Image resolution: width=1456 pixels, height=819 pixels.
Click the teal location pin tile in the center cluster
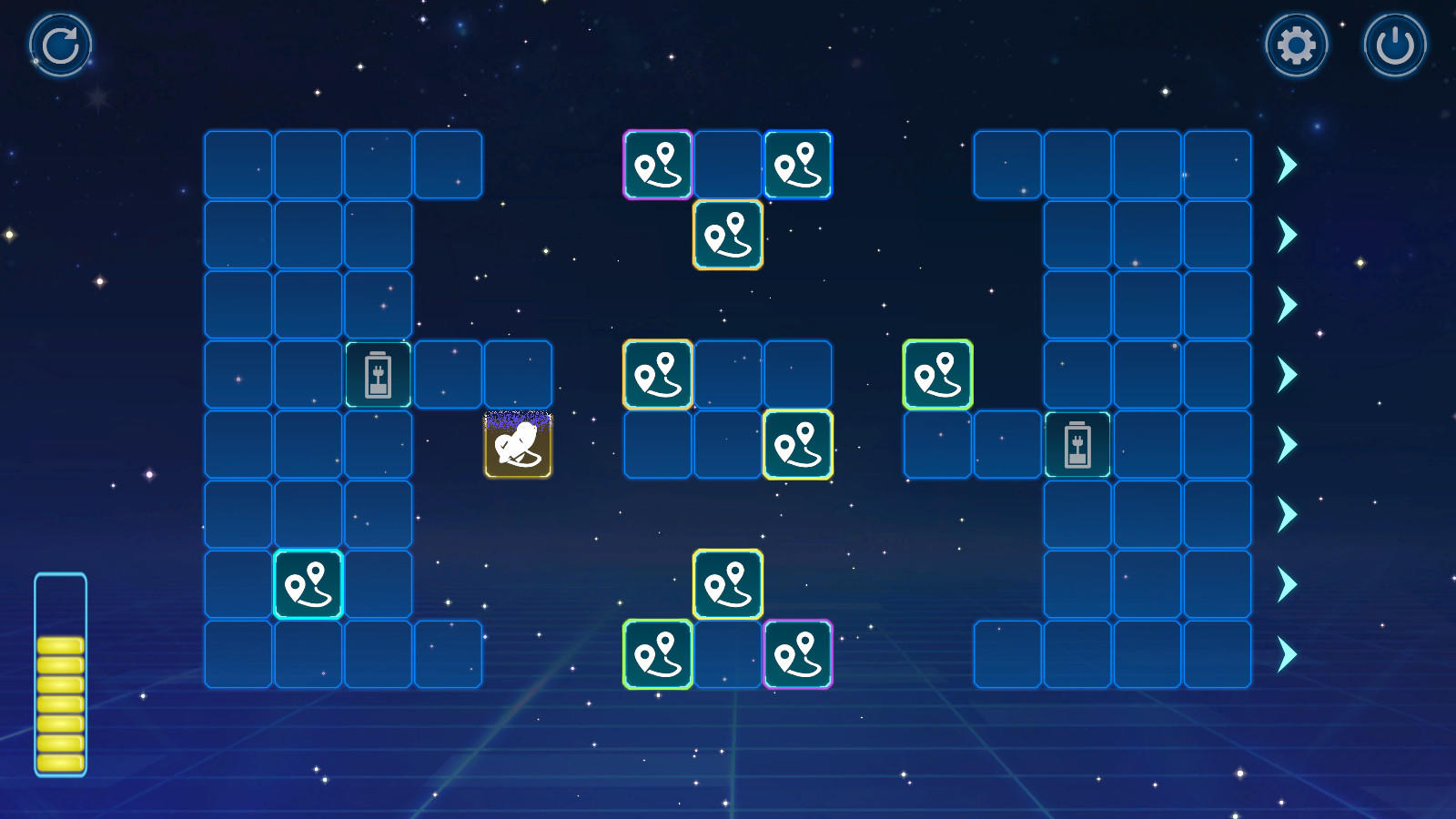[656, 371]
